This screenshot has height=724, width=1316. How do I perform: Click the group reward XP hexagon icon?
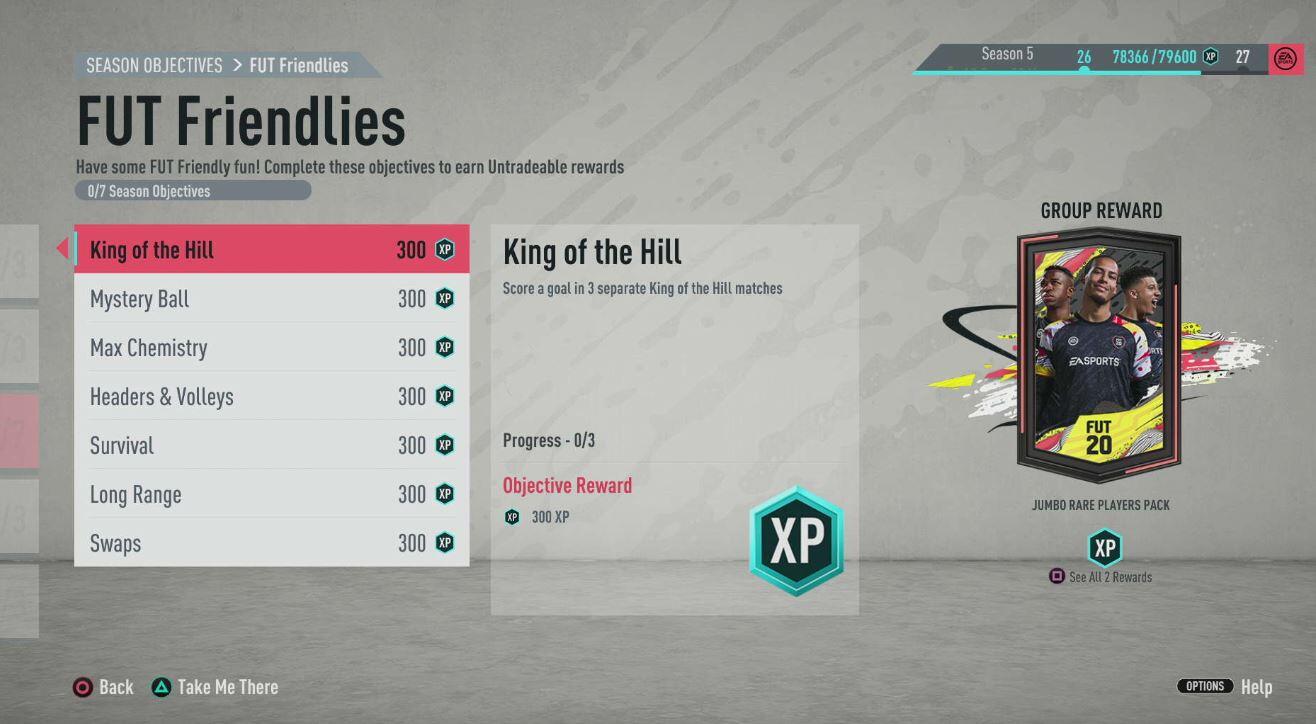1104,548
